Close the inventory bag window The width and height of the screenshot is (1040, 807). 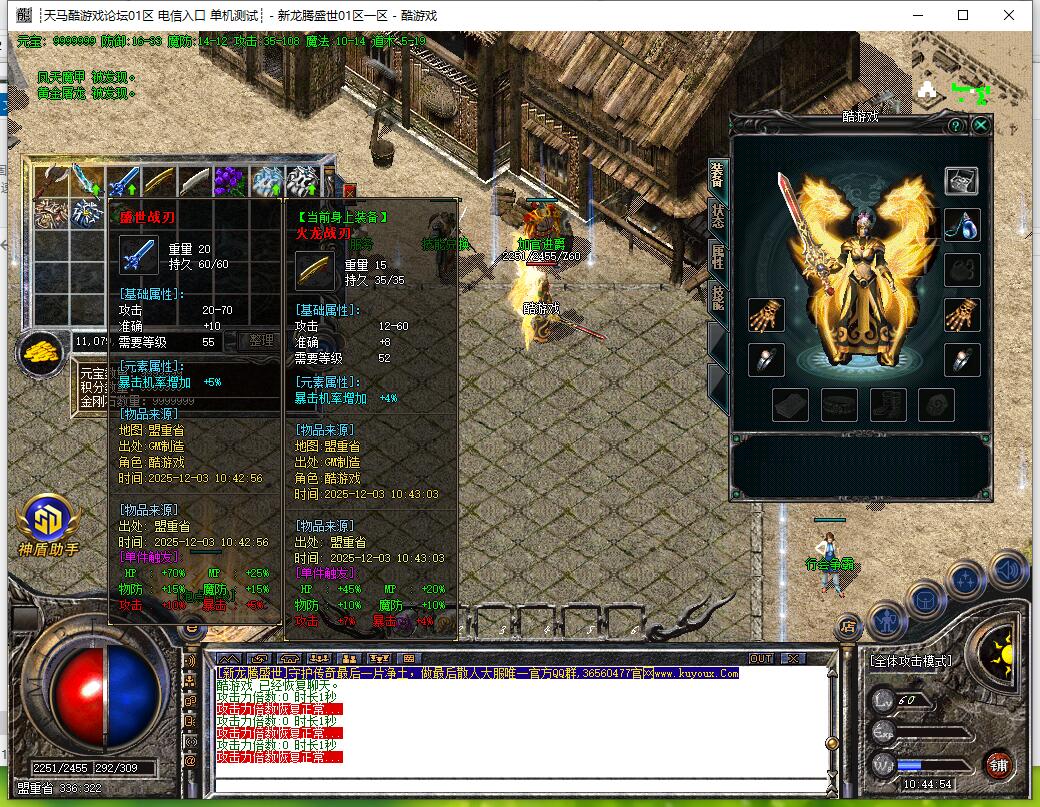[x=349, y=190]
